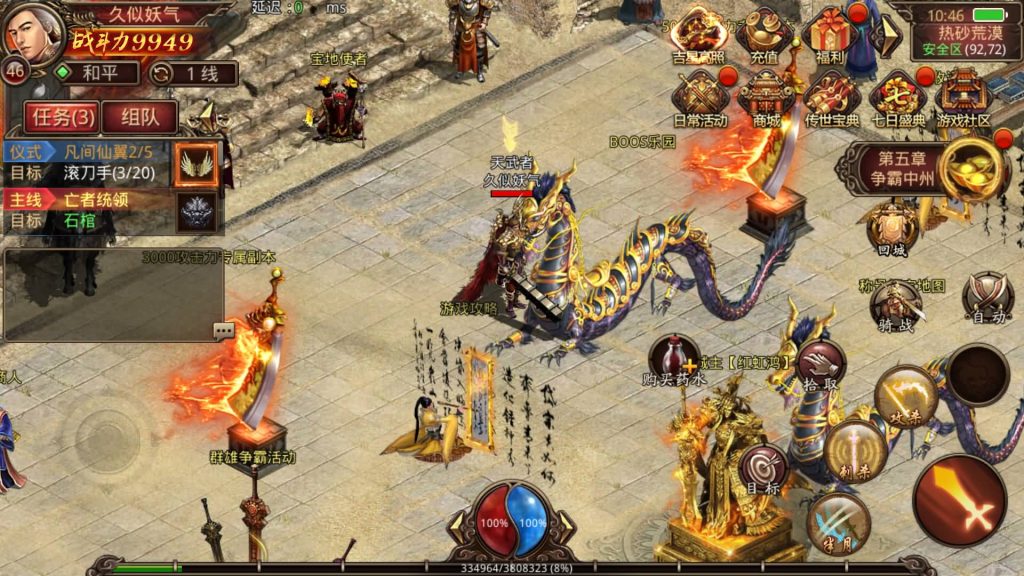Switch to the 任务(3) quest tab
This screenshot has height=576, width=1024.
pos(63,117)
